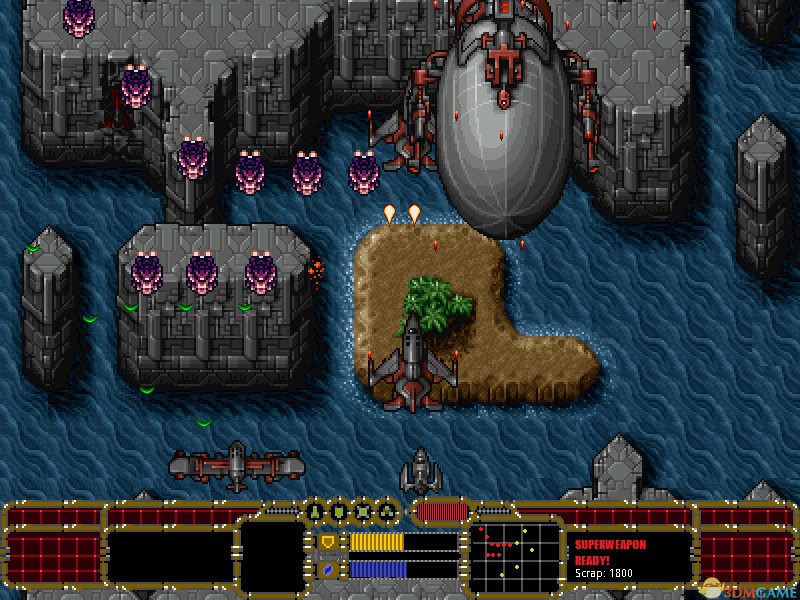
Task: Select the green ship silhouette indicator icon
Action: (x=315, y=513)
